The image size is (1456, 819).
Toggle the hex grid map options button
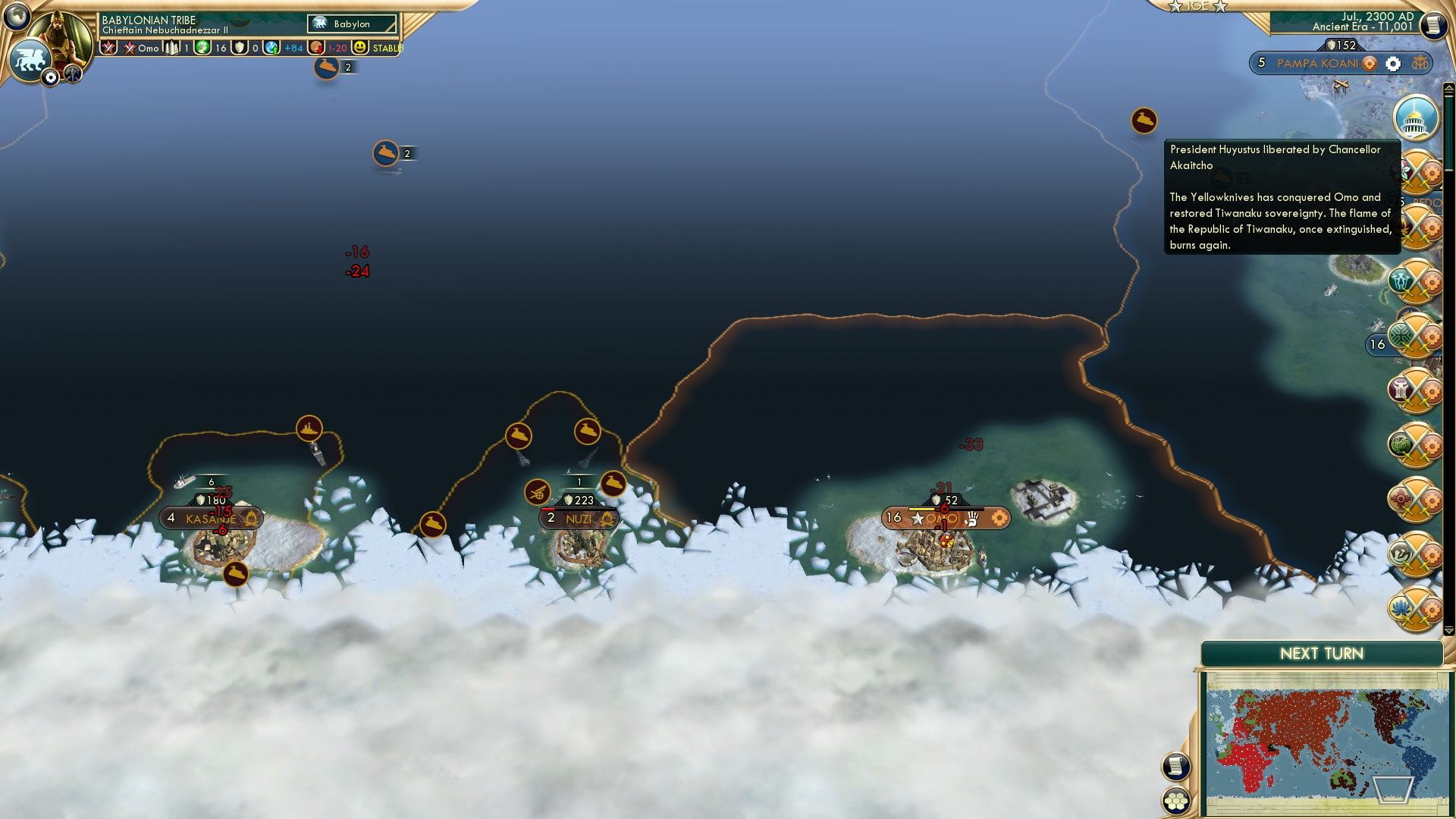1176,801
